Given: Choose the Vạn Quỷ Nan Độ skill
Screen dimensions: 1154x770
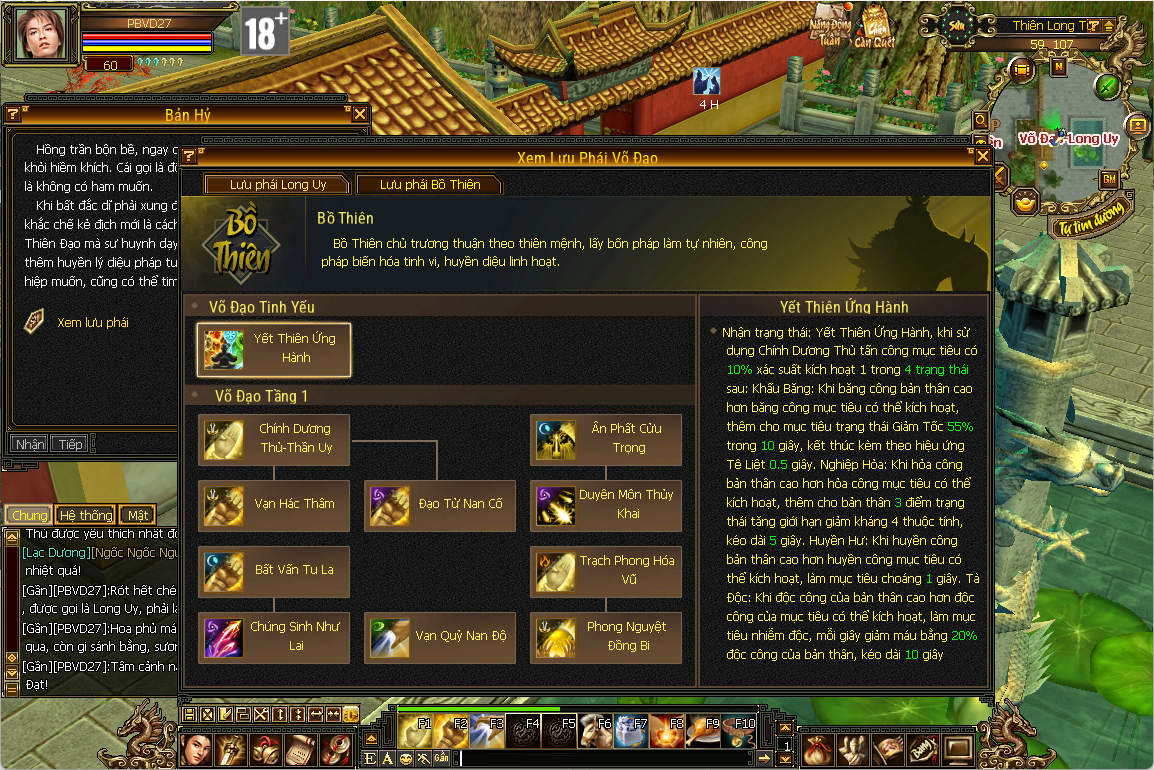Looking at the screenshot, I should [x=441, y=637].
